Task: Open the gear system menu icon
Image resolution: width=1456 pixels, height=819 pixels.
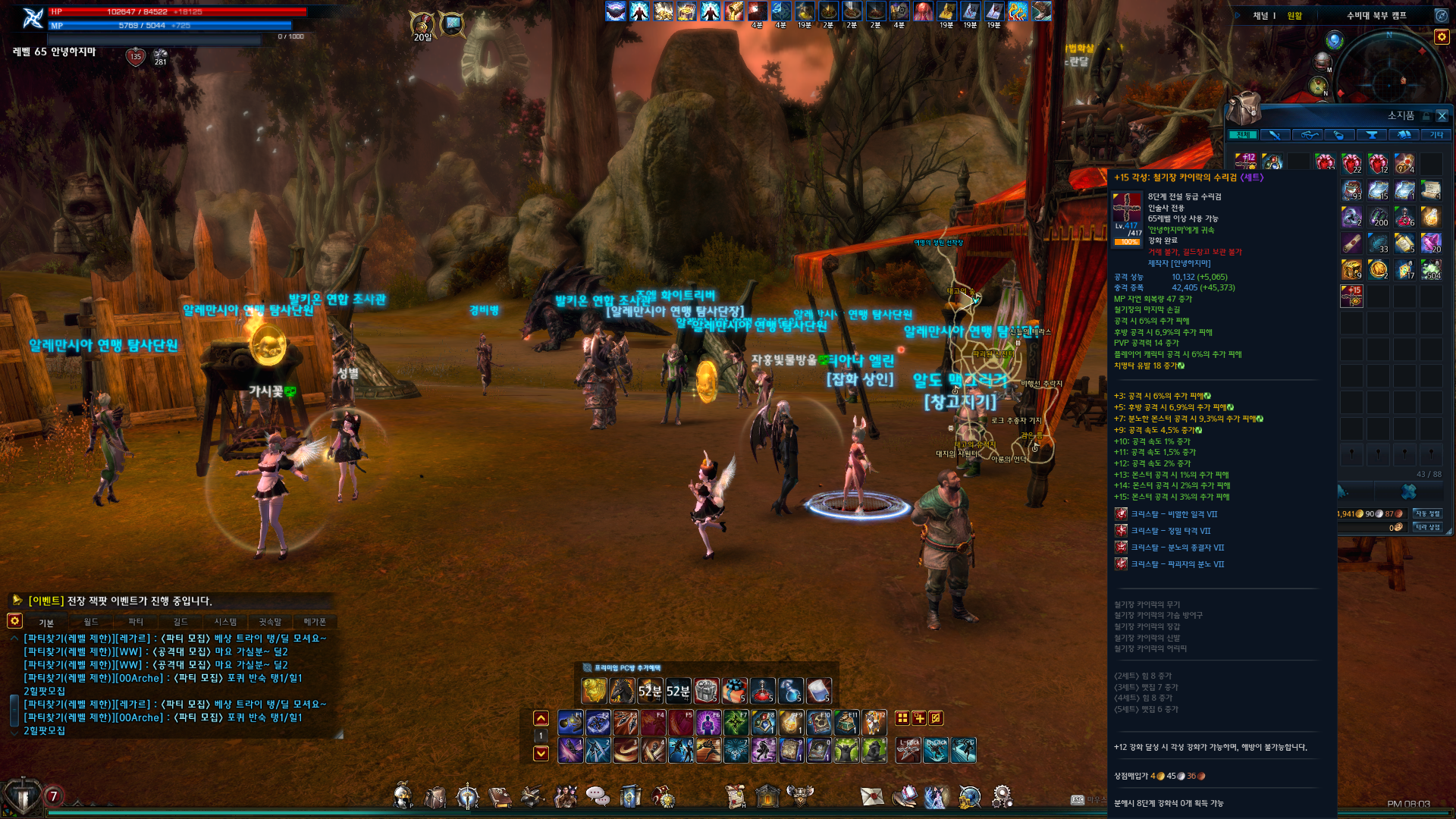Action: pos(1002,796)
